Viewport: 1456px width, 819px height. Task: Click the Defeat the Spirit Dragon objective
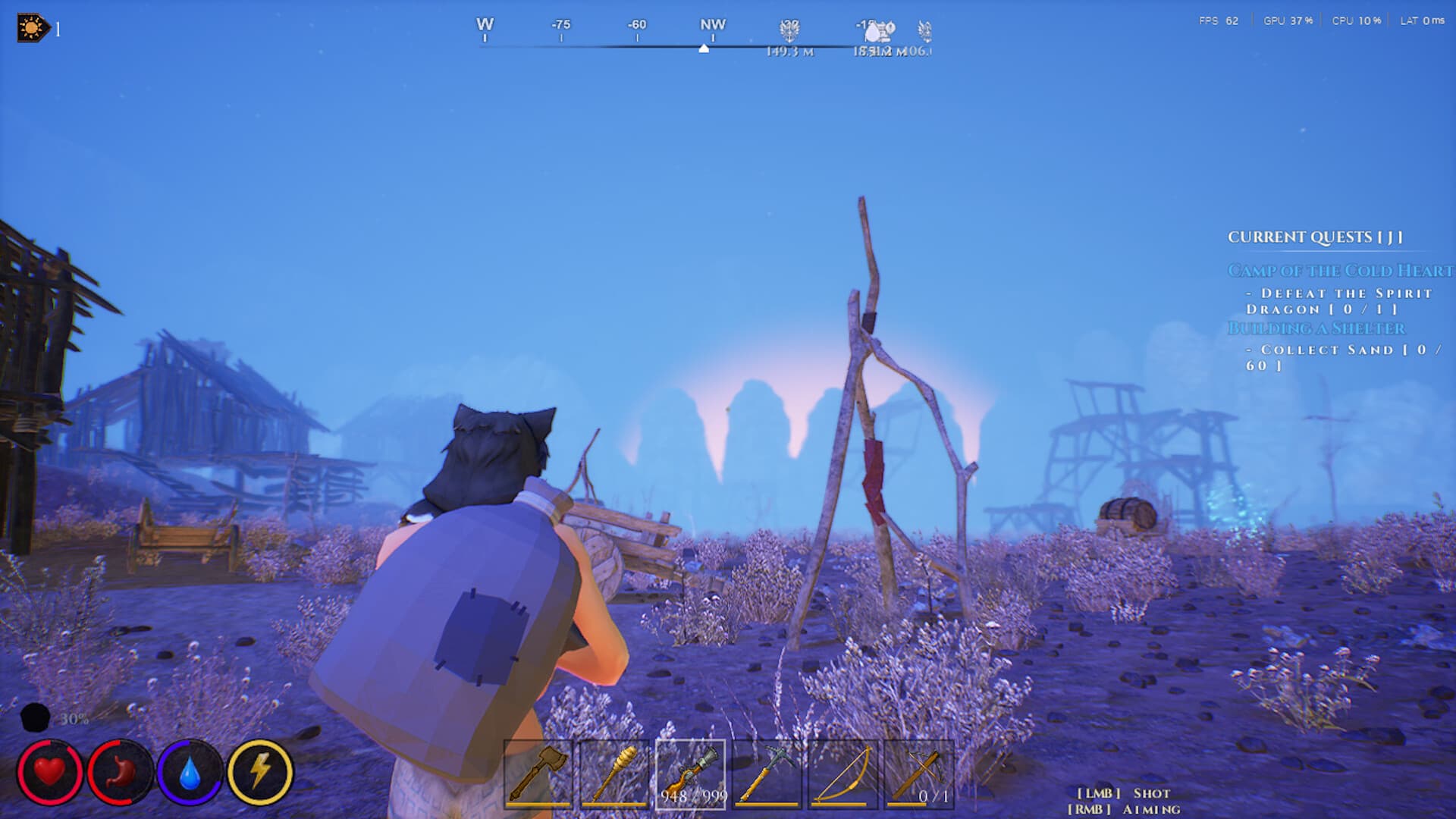pos(1357,301)
